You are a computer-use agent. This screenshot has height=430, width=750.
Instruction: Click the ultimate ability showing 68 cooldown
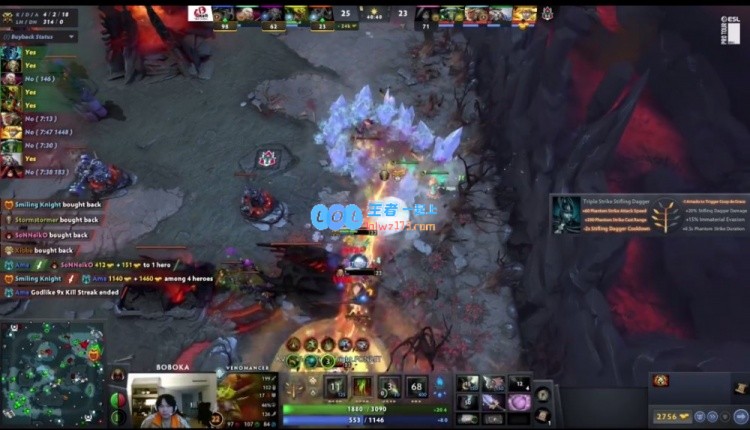[x=417, y=388]
